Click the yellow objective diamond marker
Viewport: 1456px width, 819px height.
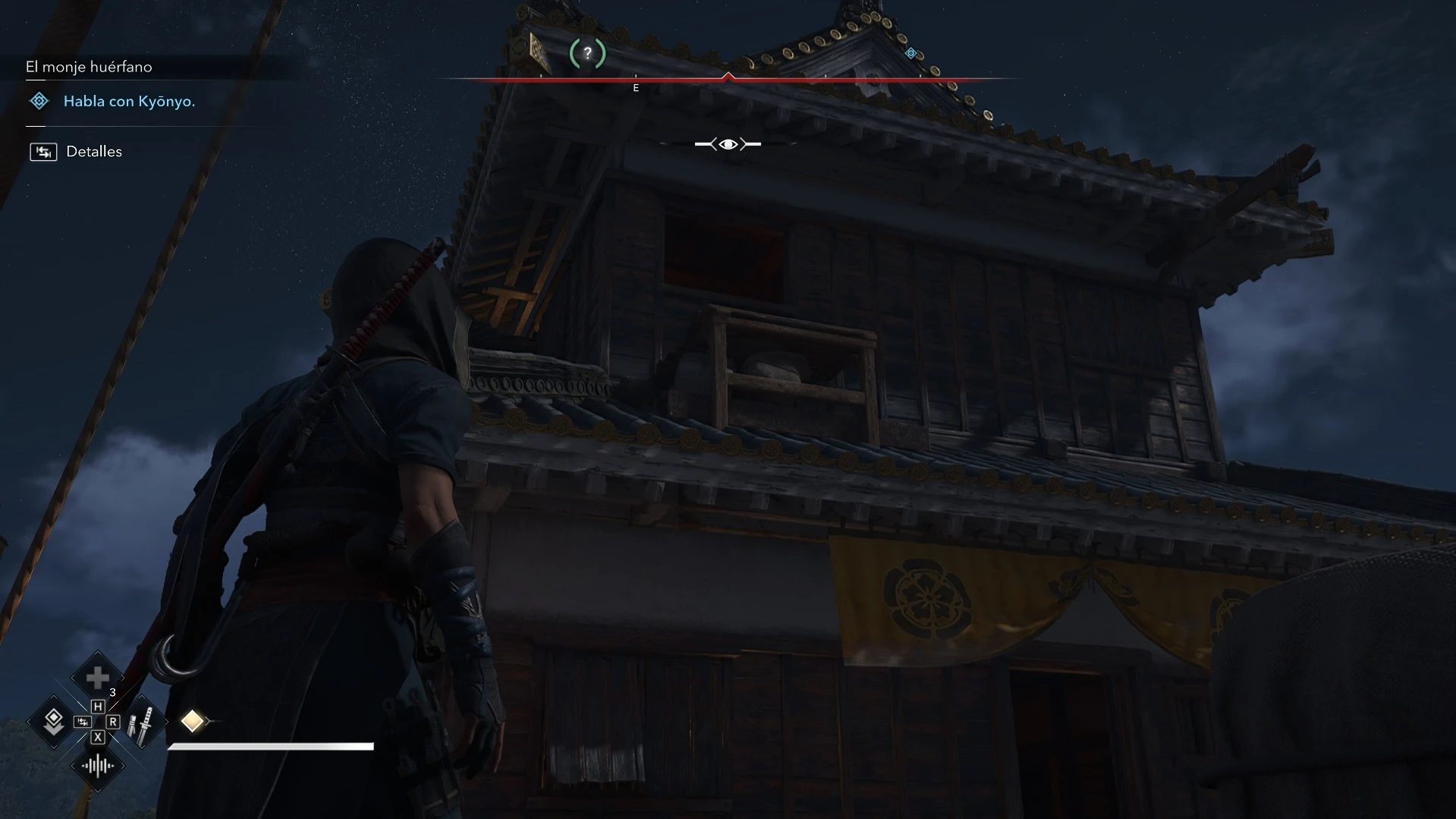click(x=193, y=721)
